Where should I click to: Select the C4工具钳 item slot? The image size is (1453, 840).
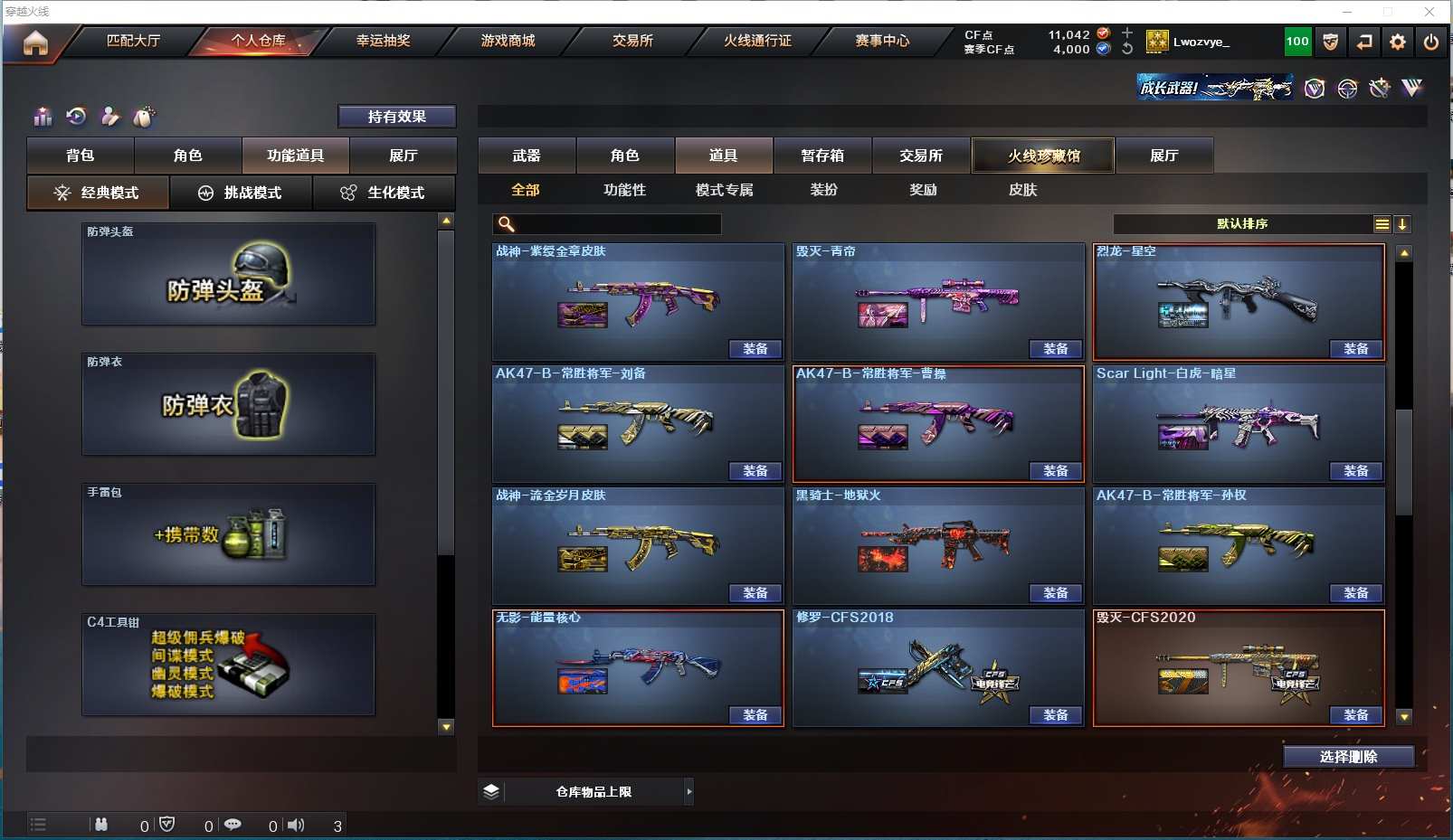point(228,665)
